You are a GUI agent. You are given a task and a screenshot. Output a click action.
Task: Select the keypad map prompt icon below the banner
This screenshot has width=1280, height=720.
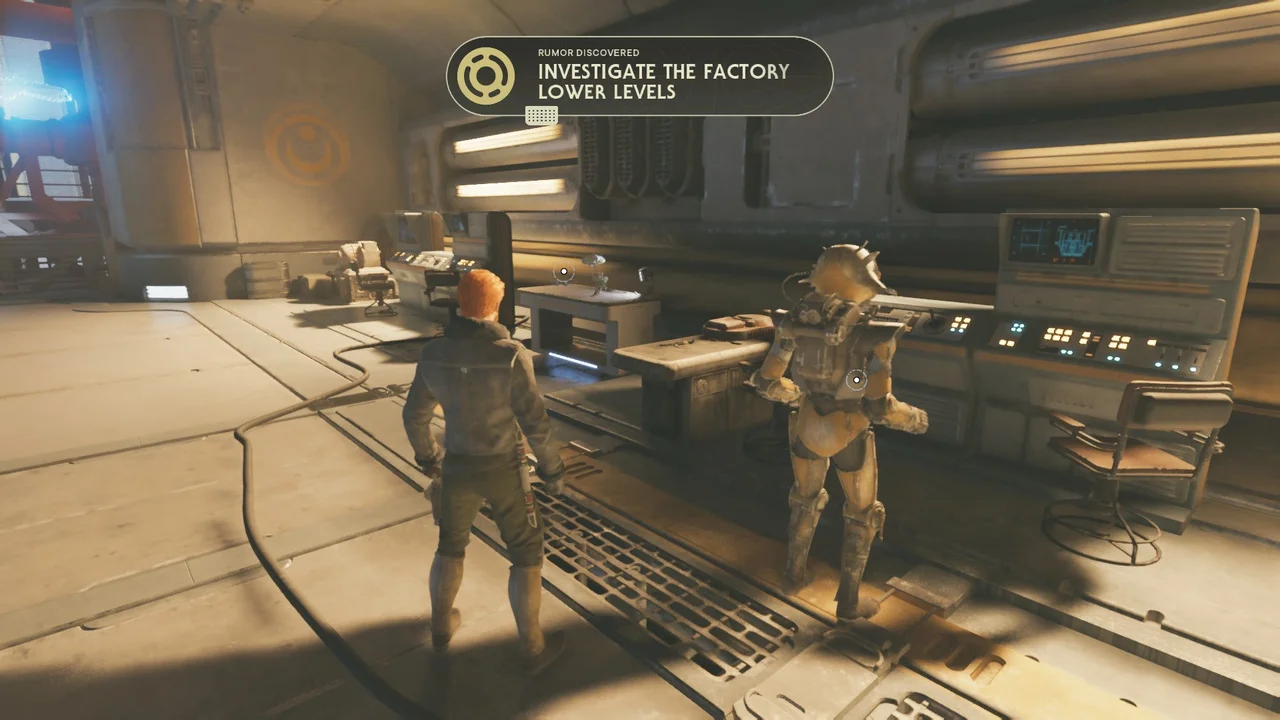click(541, 116)
